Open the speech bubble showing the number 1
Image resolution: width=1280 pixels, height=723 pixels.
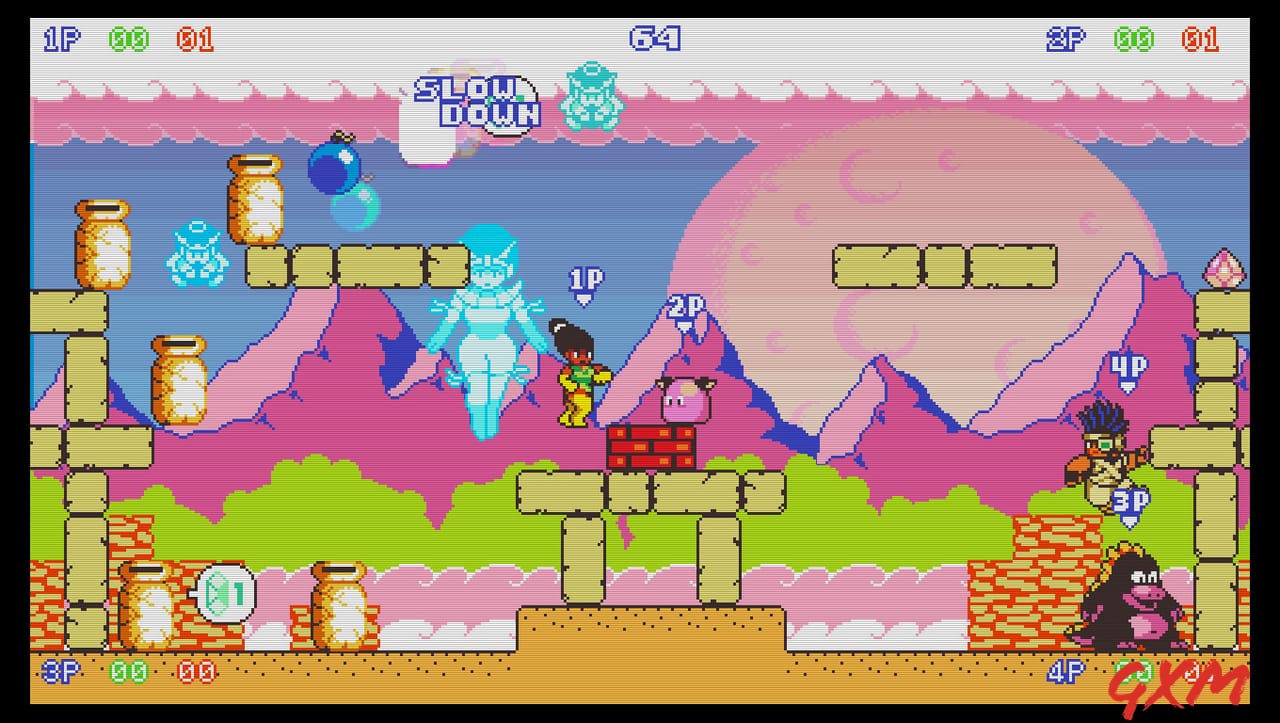pos(227,592)
